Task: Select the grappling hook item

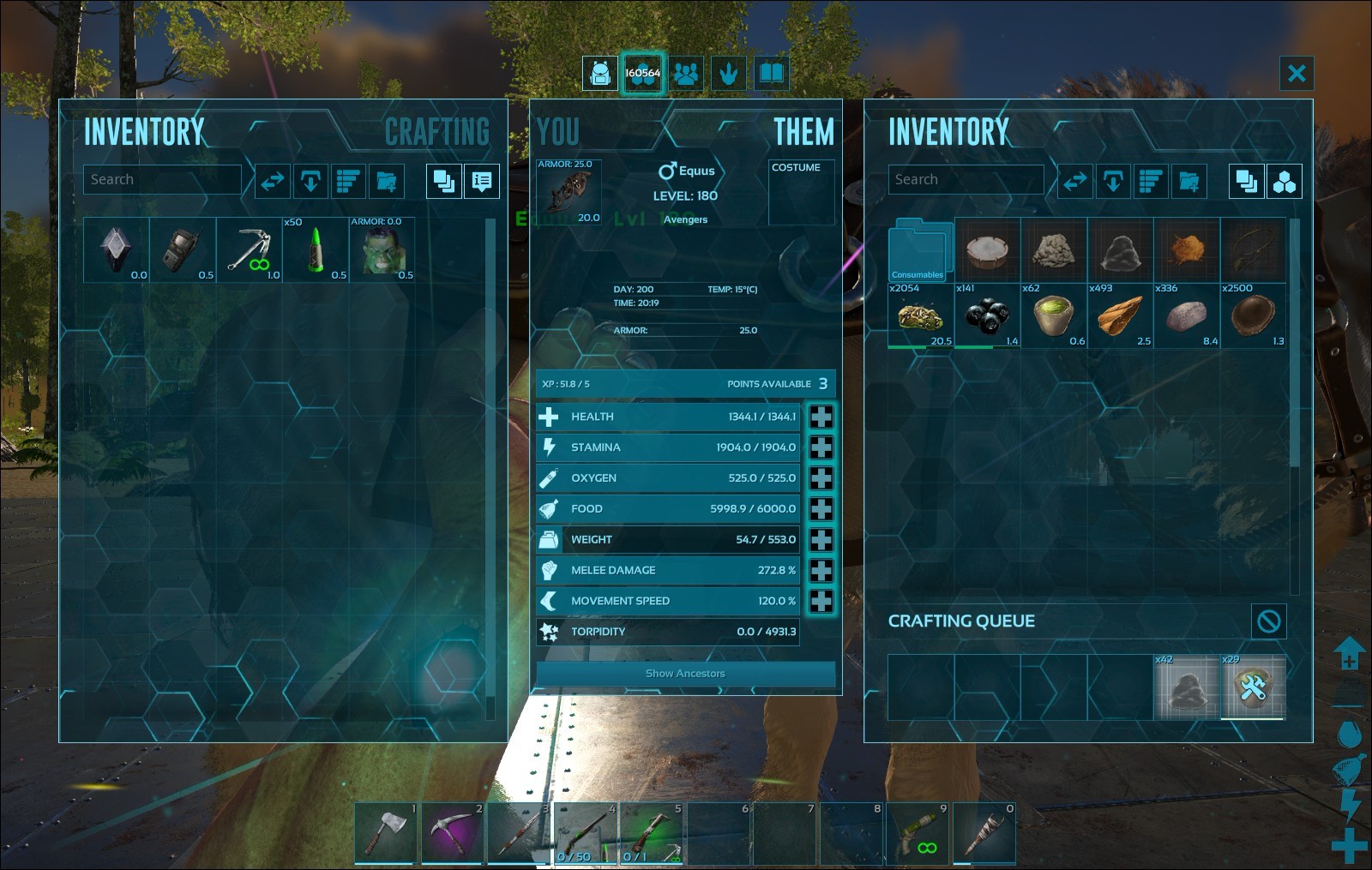Action: (250, 250)
